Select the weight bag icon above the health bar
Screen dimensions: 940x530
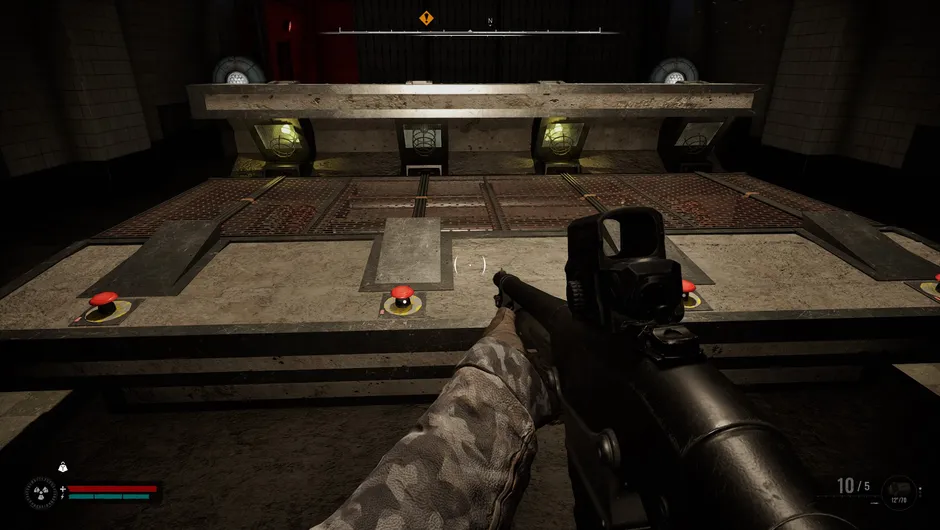pyautogui.click(x=62, y=467)
